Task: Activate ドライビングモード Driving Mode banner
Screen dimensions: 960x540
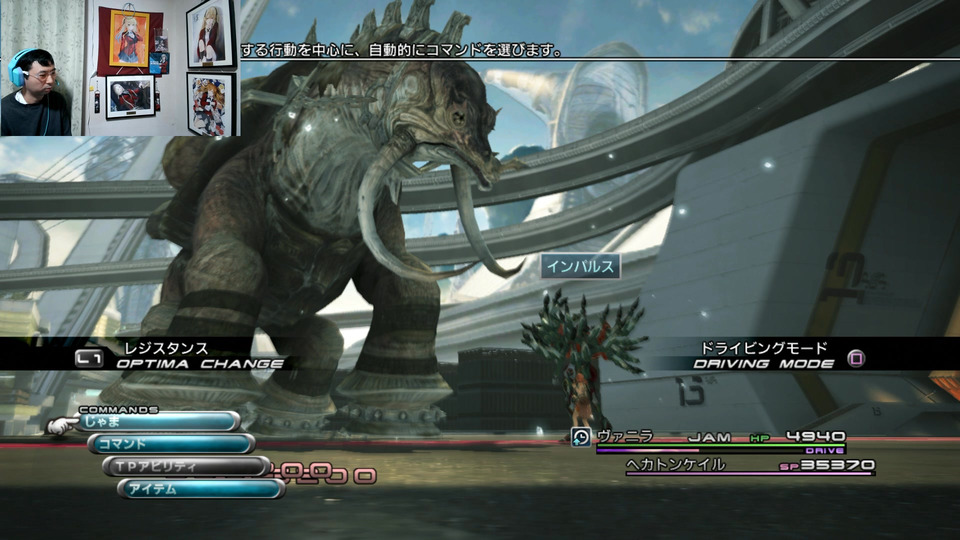Action: pos(765,356)
